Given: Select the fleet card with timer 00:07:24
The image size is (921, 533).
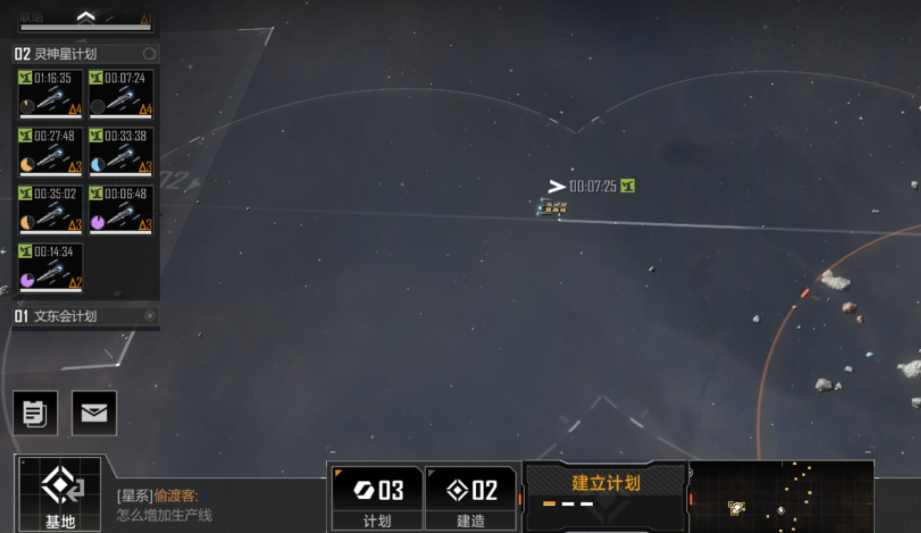Looking at the screenshot, I should pos(120,94).
